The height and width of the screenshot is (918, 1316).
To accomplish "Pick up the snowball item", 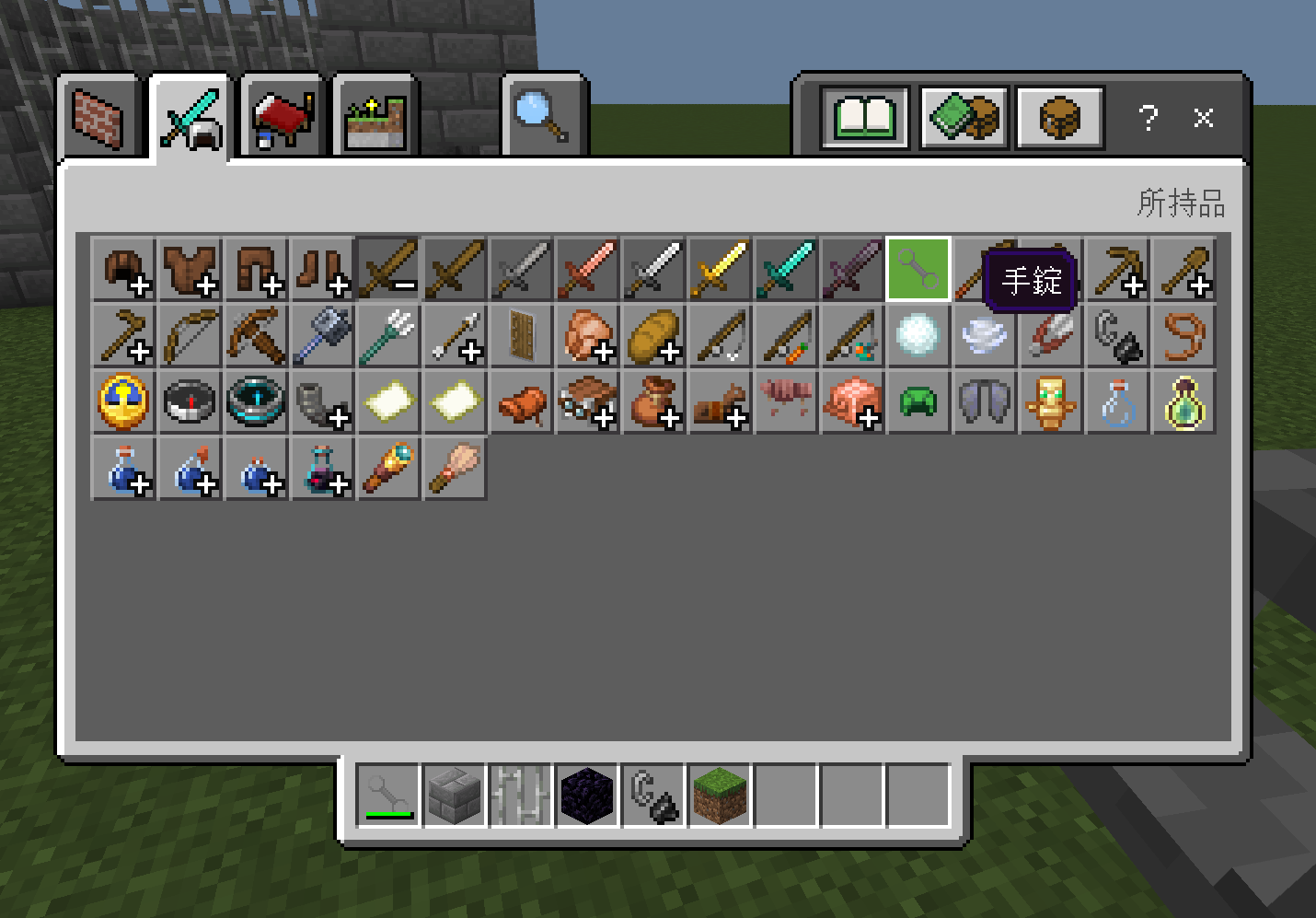I will click(918, 336).
